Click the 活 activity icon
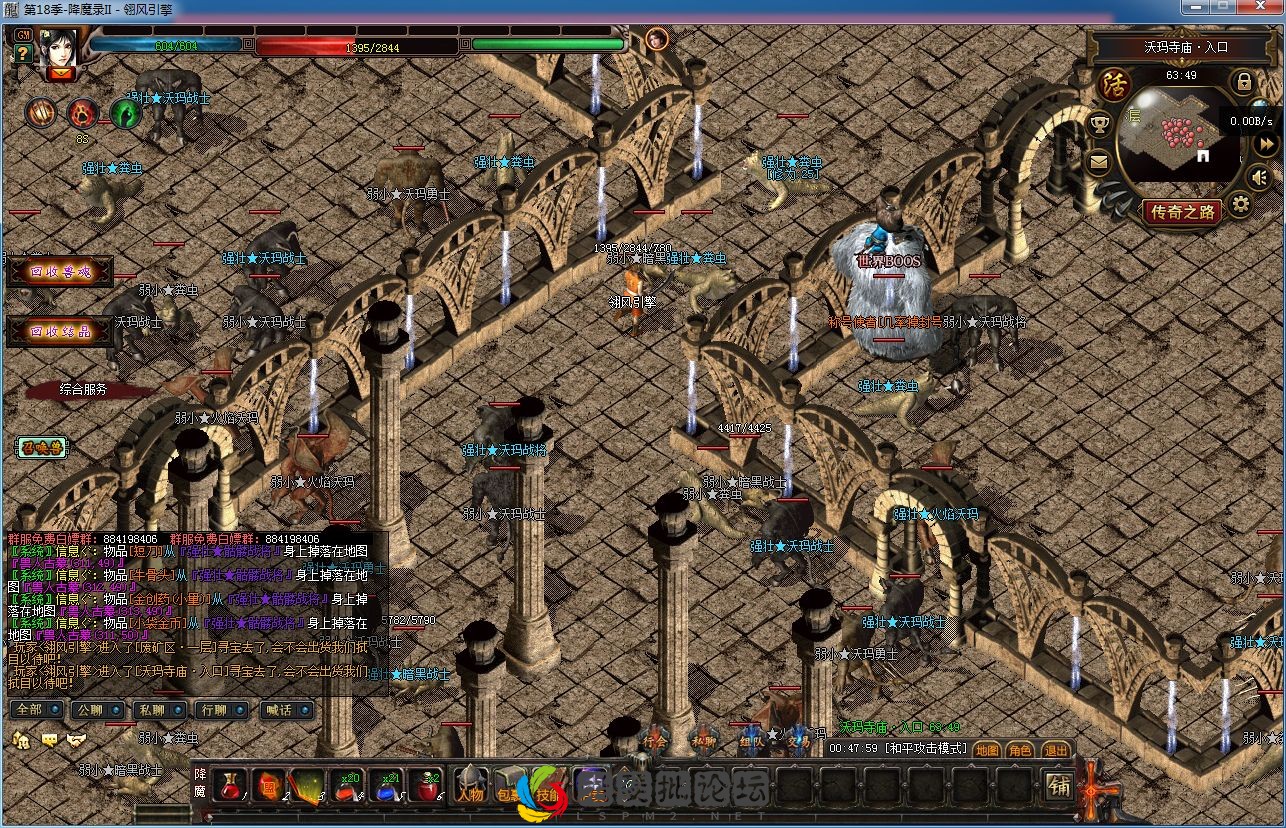Image resolution: width=1286 pixels, height=828 pixels. click(x=1112, y=85)
